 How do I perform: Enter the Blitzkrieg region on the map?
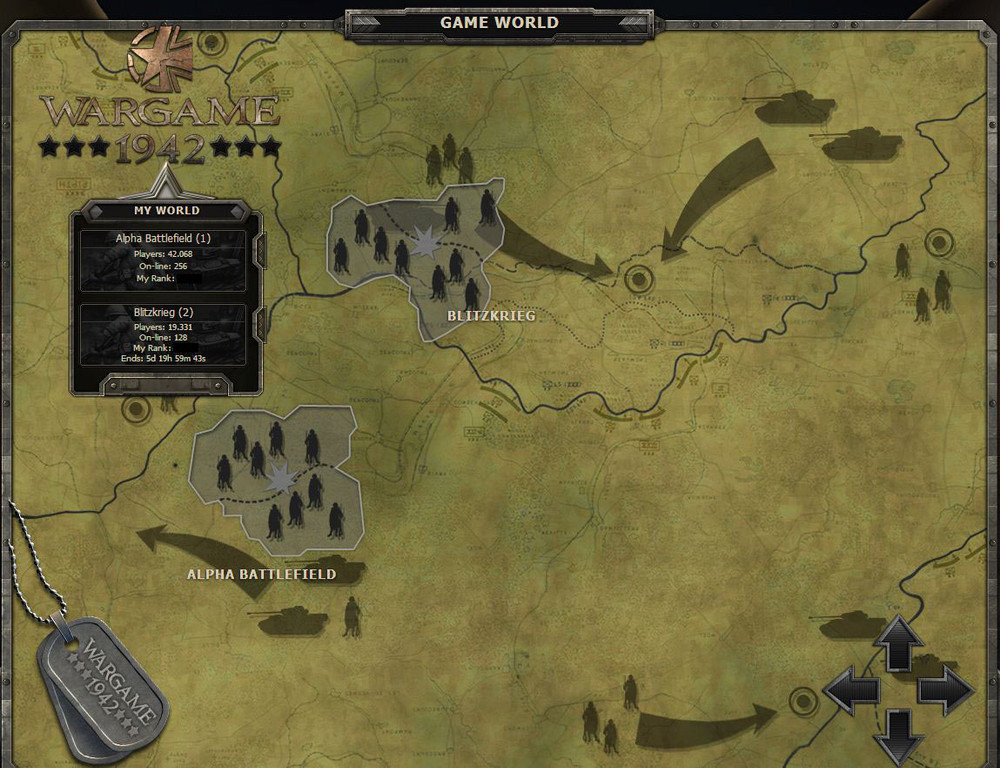(417, 257)
